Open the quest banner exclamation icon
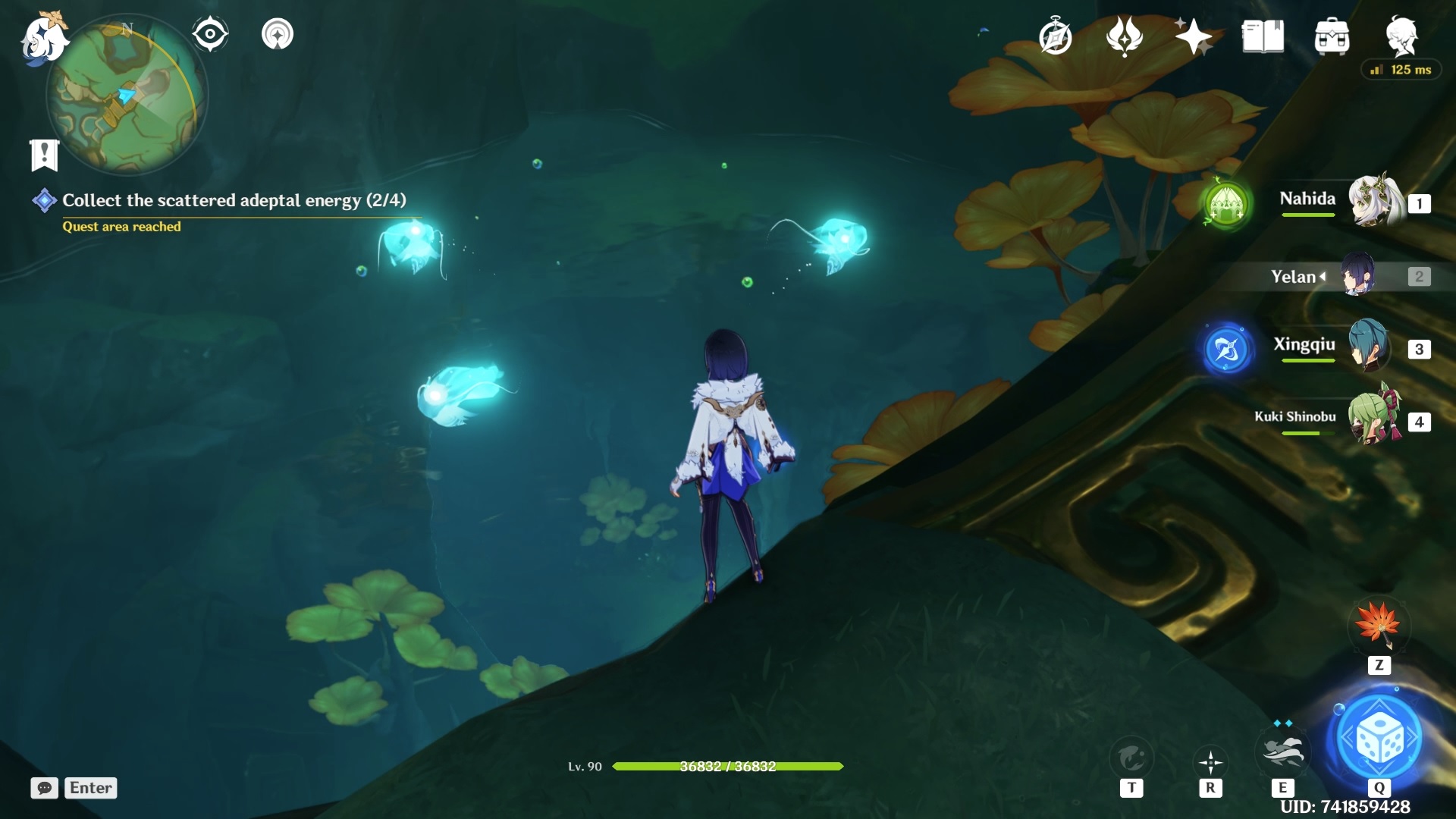 [x=45, y=154]
